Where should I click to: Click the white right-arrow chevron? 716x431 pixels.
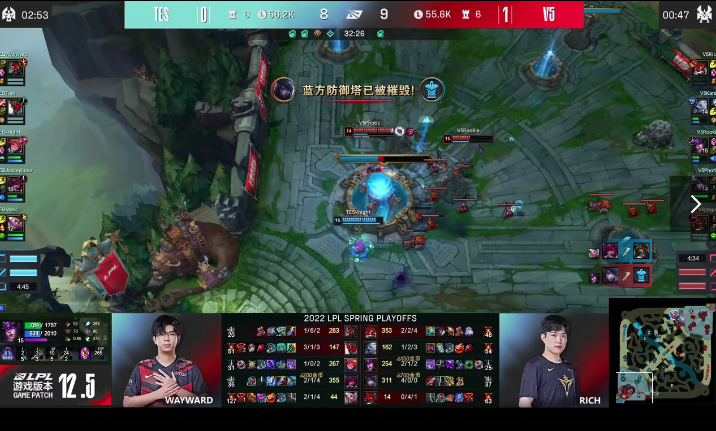pos(696,204)
